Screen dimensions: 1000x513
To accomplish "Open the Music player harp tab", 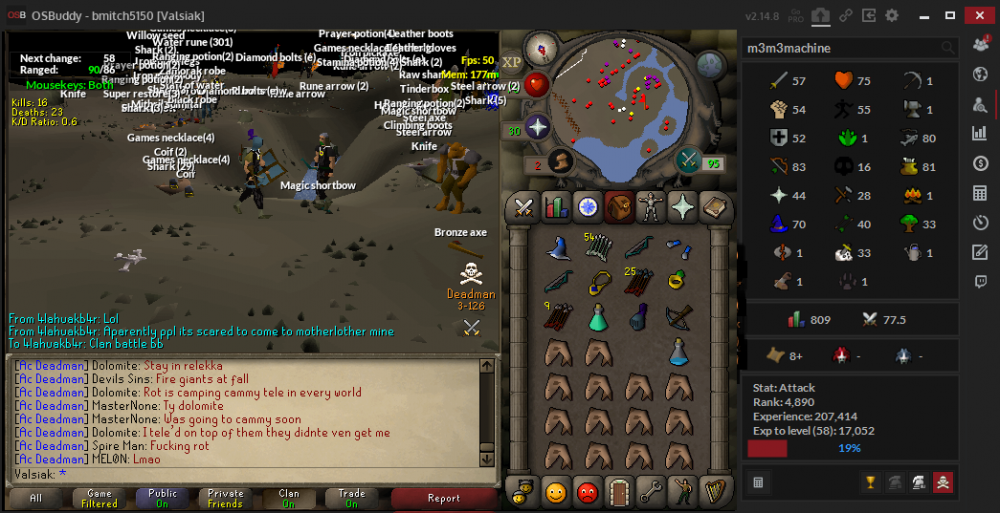I will (714, 491).
